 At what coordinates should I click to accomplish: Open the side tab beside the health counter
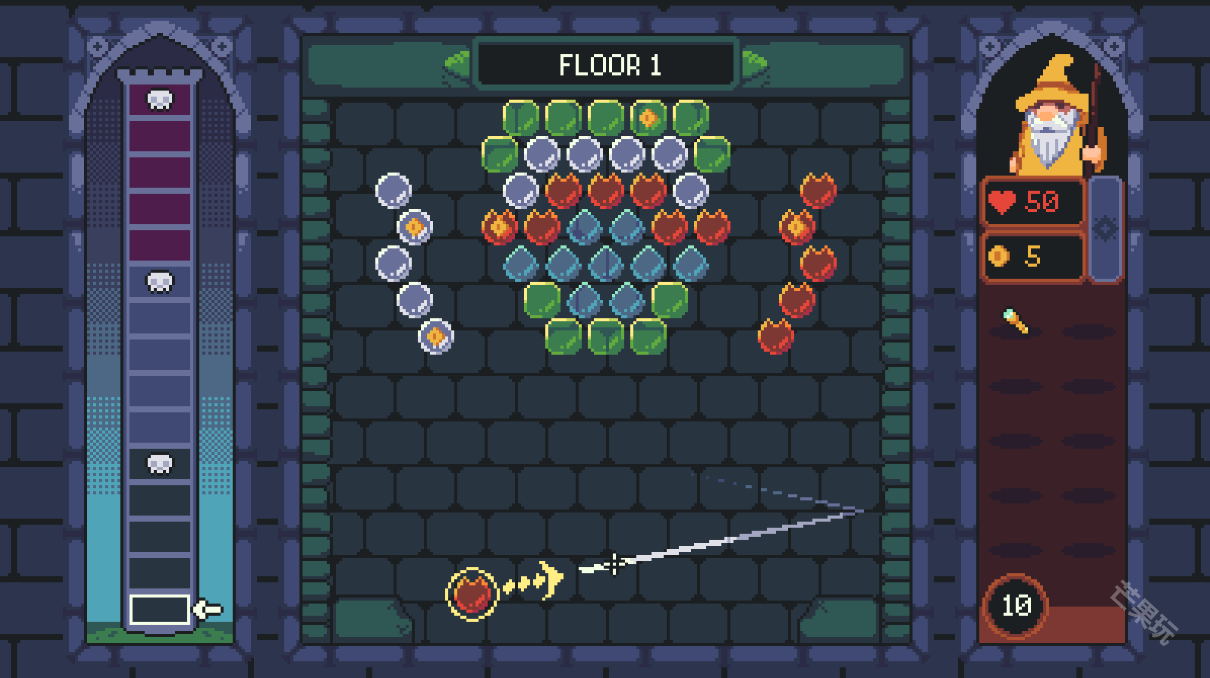1105,229
